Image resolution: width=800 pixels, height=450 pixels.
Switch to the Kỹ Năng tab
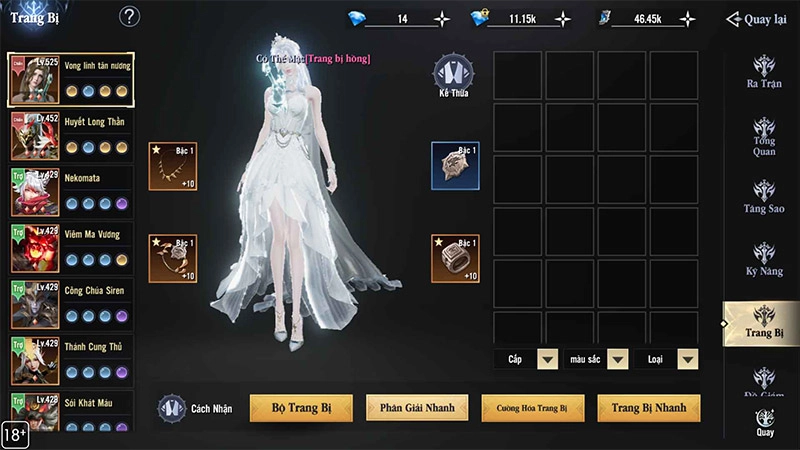pos(765,257)
